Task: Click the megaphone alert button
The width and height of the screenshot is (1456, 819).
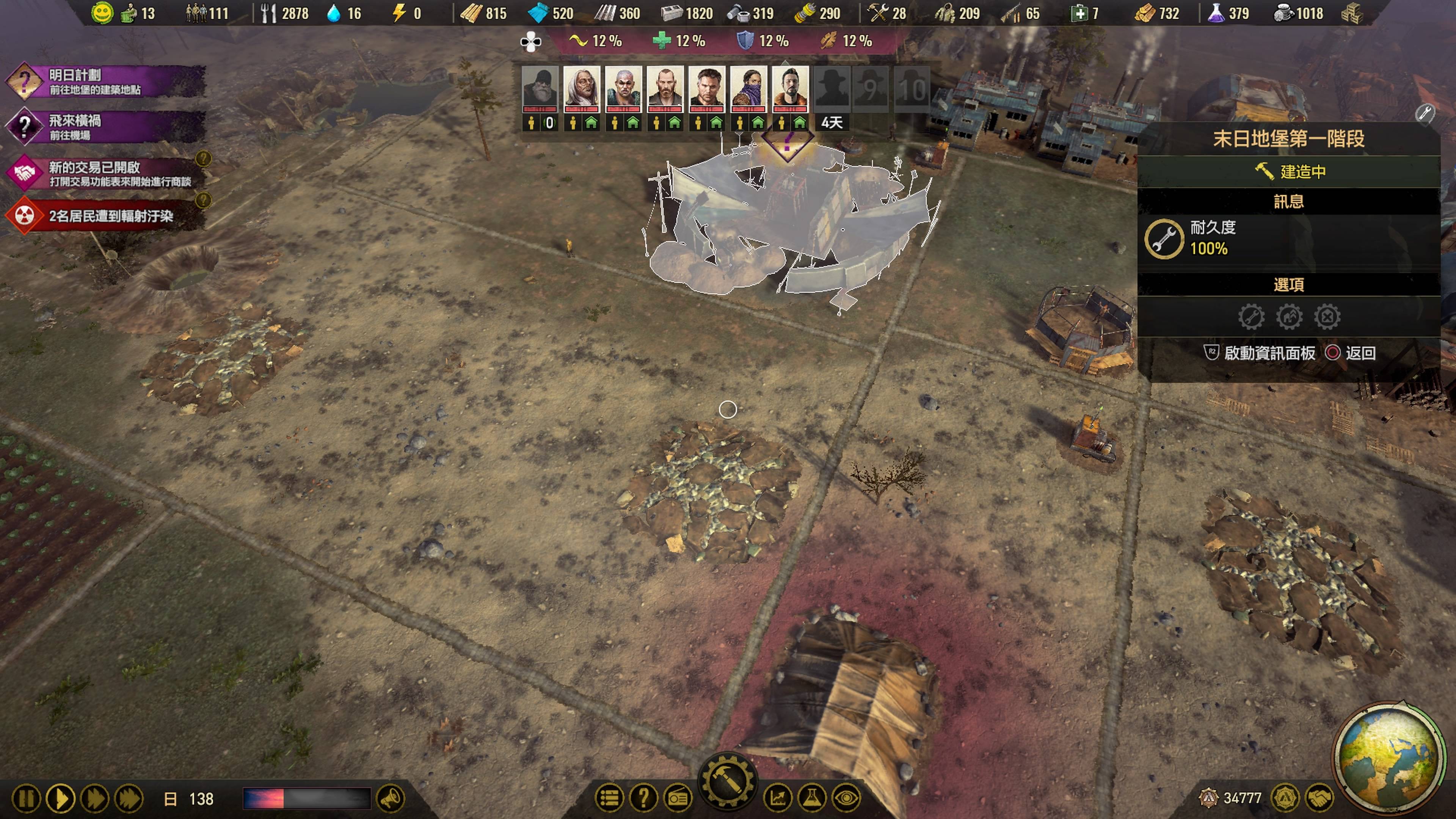Action: click(x=390, y=799)
